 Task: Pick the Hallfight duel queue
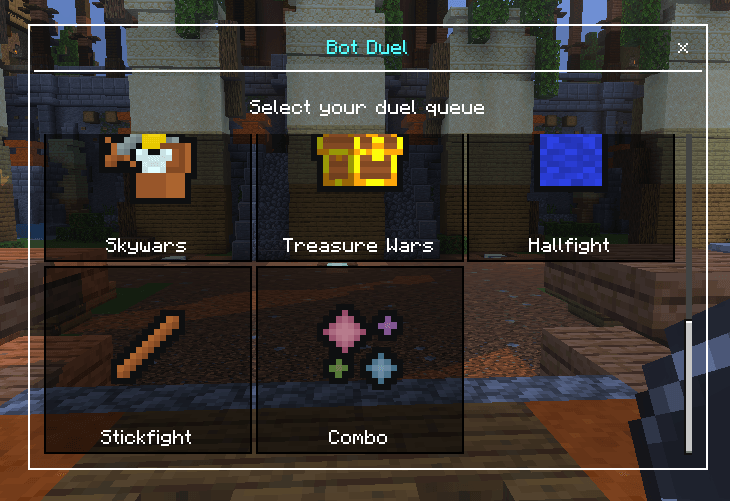coord(570,198)
